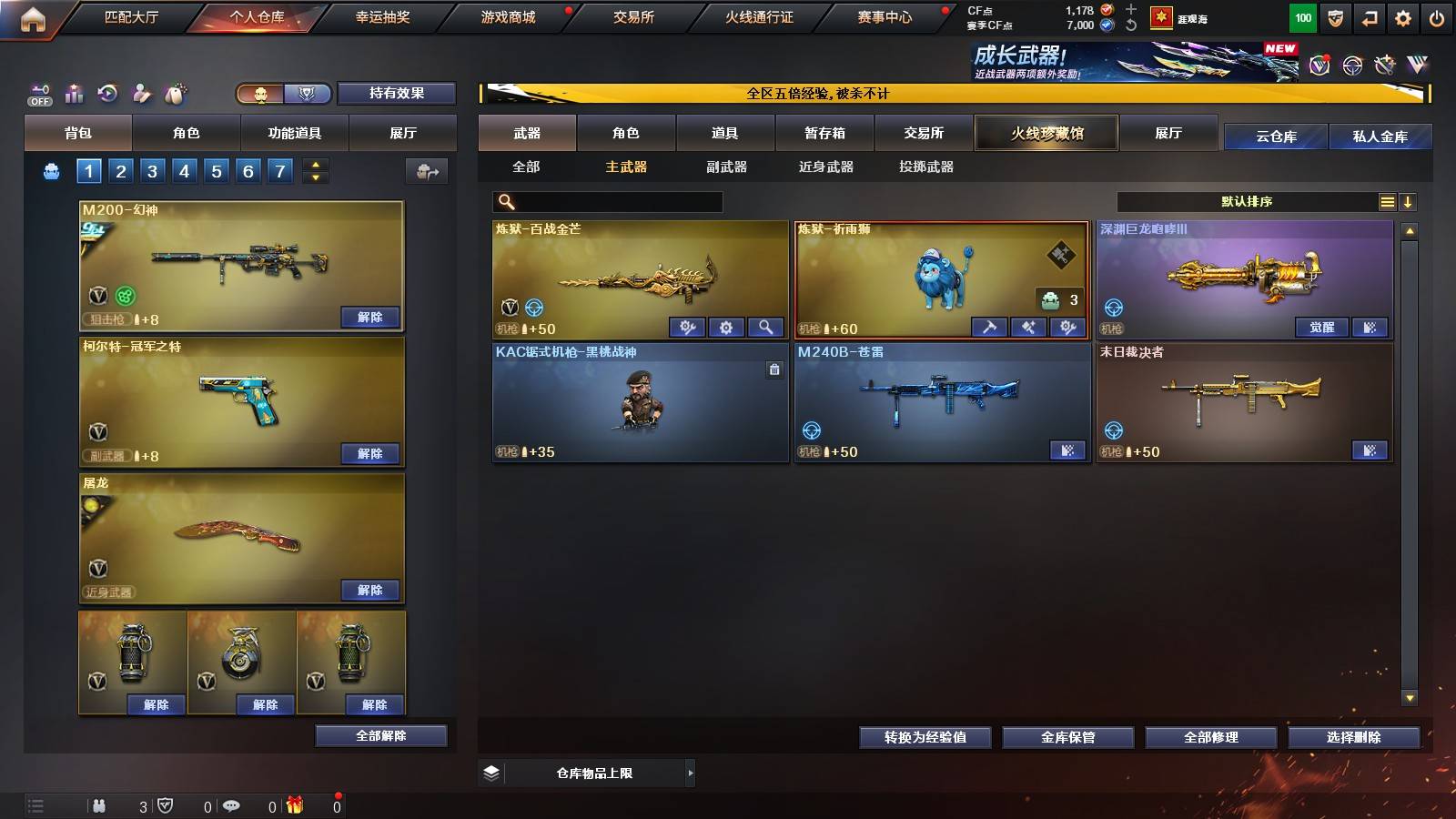This screenshot has width=1456, height=819.
Task: Click the sort order down arrow next to 默认排序
Action: click(1409, 201)
